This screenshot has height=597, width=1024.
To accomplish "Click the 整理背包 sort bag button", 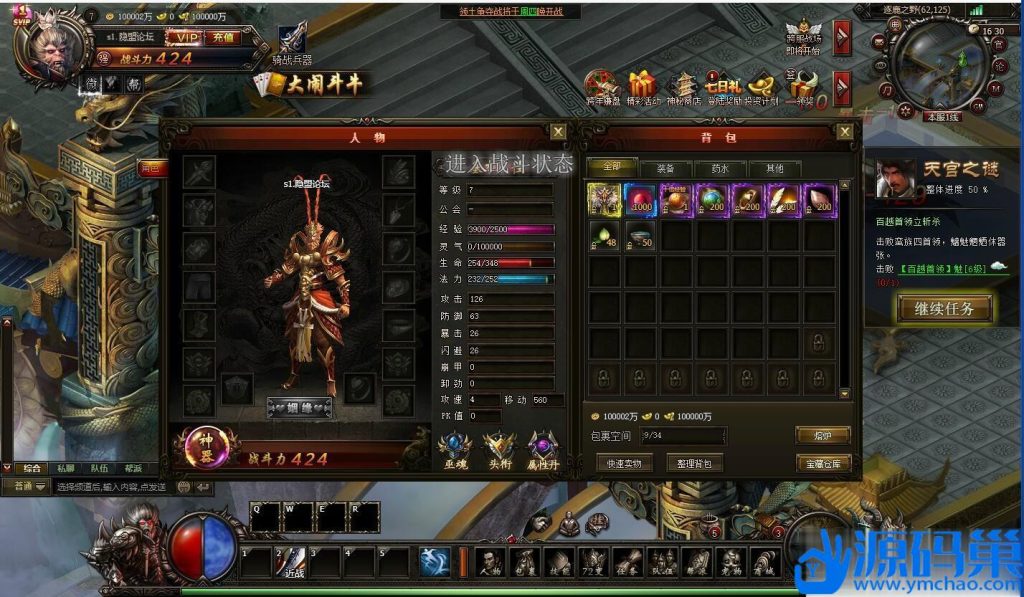I will 694,463.
